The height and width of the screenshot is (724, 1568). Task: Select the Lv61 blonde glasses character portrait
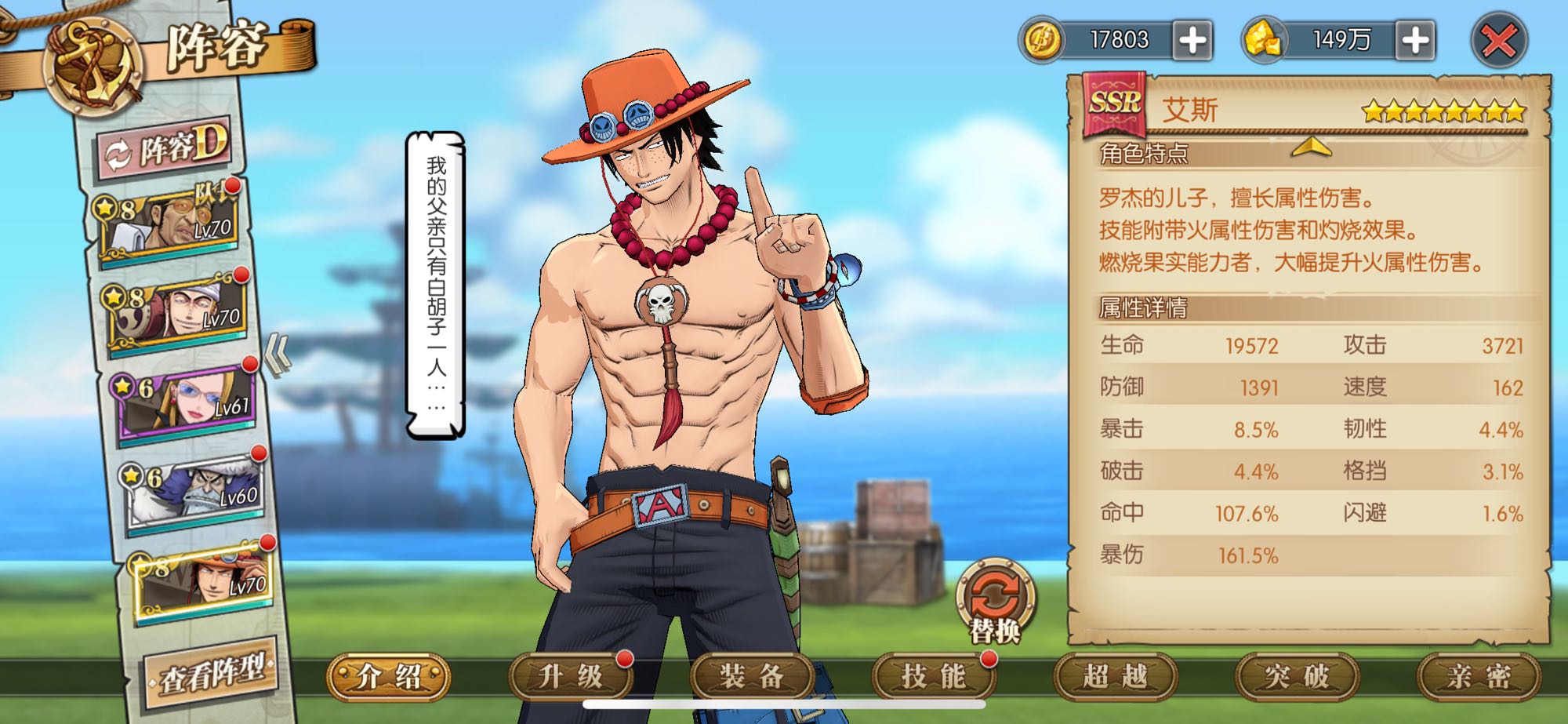tap(187, 402)
